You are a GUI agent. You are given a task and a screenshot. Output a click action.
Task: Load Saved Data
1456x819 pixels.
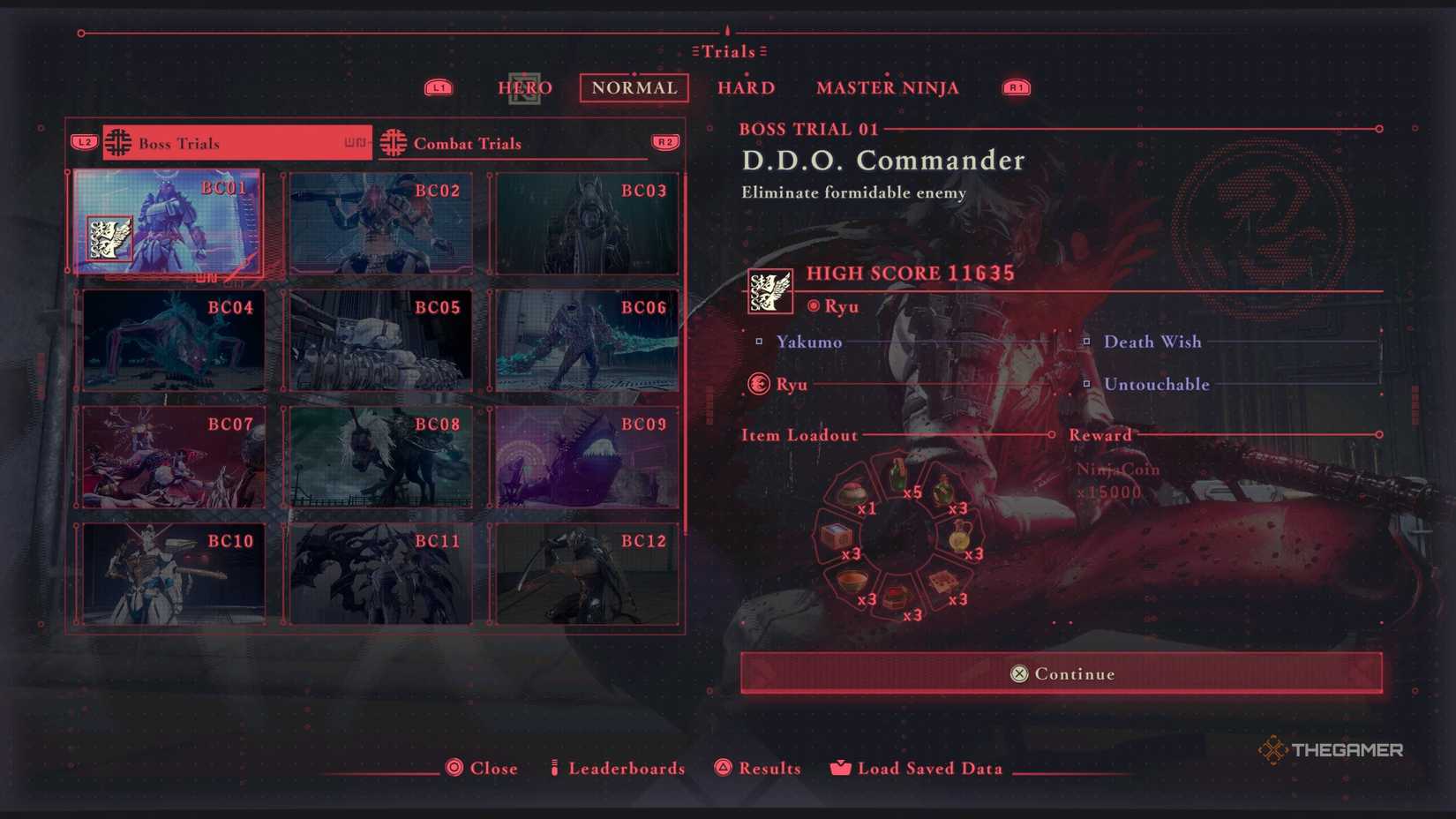[x=928, y=769]
